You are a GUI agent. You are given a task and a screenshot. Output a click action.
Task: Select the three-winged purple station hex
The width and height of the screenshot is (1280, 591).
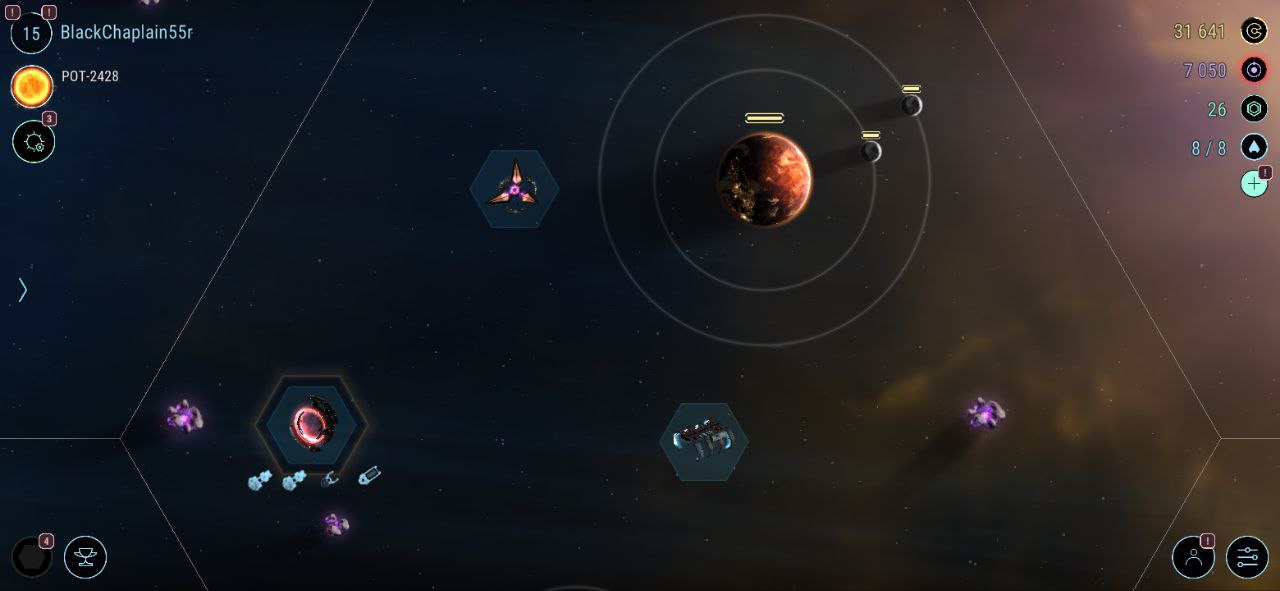514,188
